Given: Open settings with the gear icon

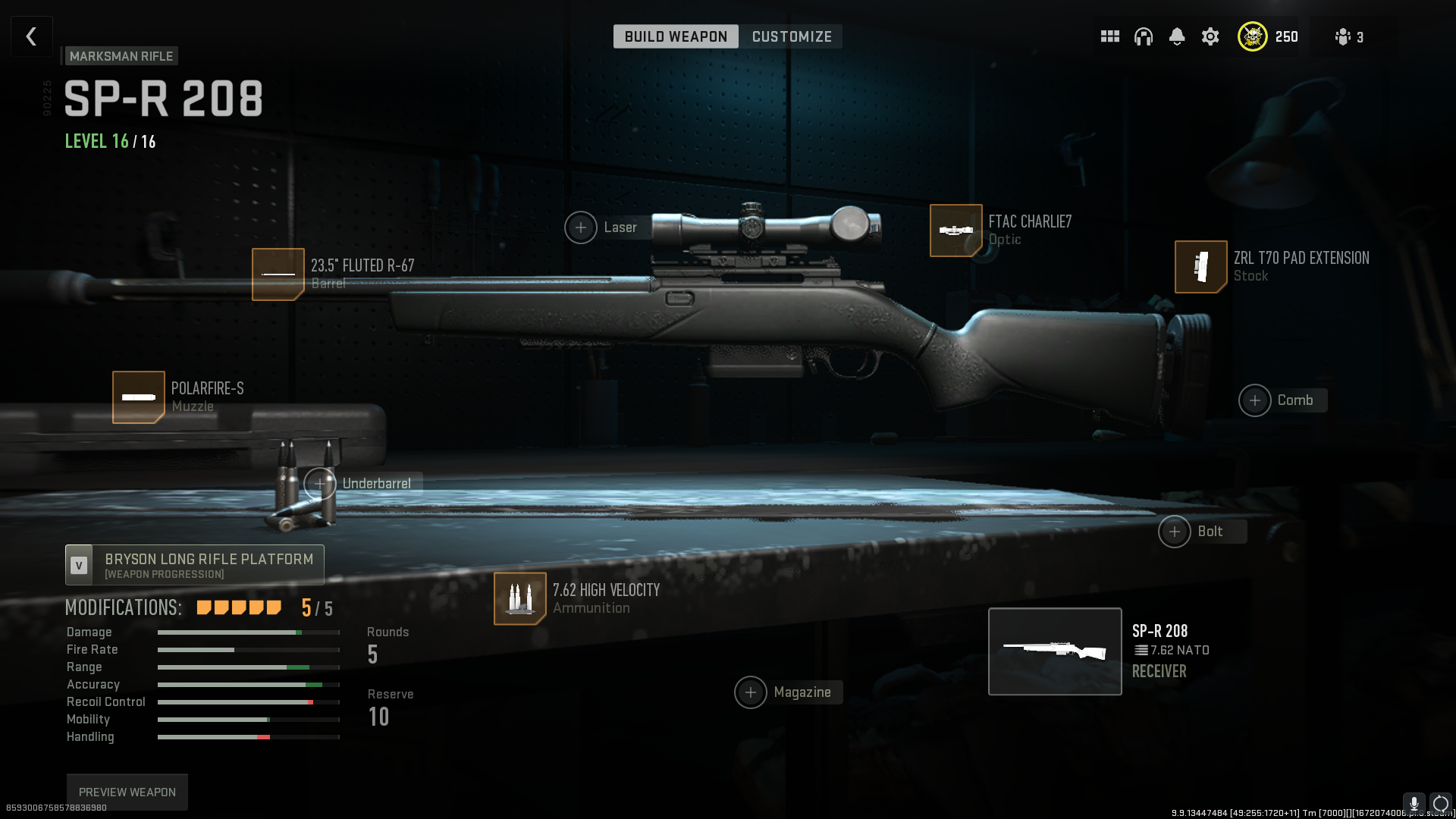Looking at the screenshot, I should 1210,36.
